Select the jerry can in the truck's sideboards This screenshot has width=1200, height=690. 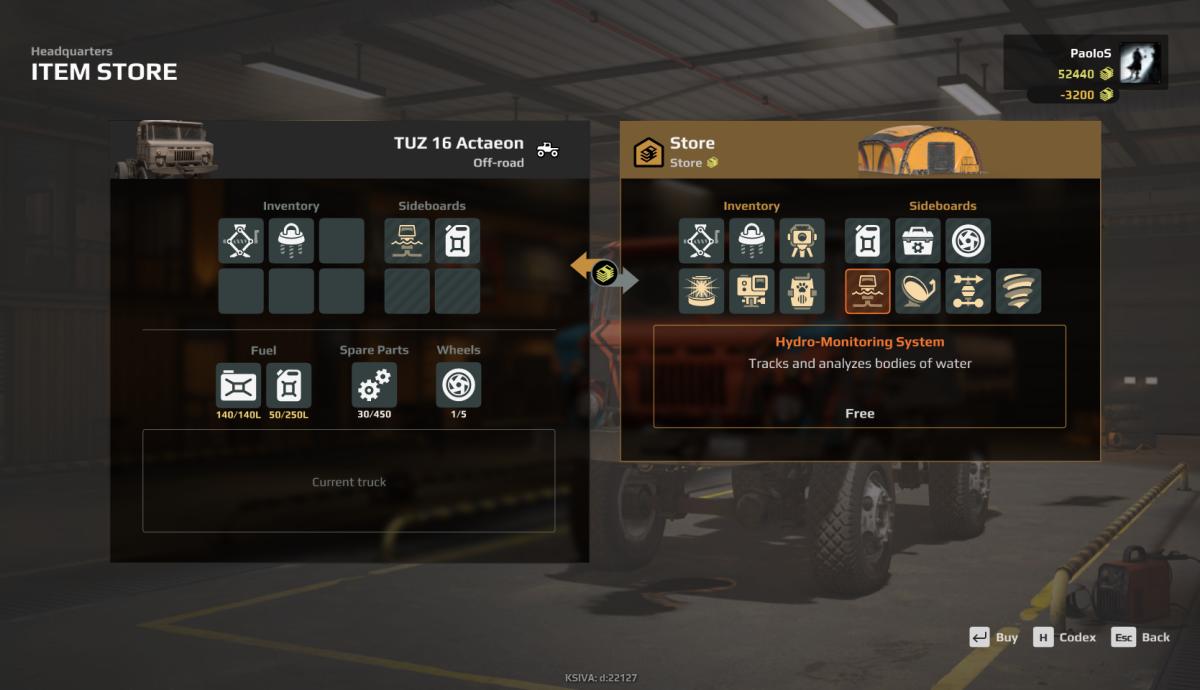(457, 241)
